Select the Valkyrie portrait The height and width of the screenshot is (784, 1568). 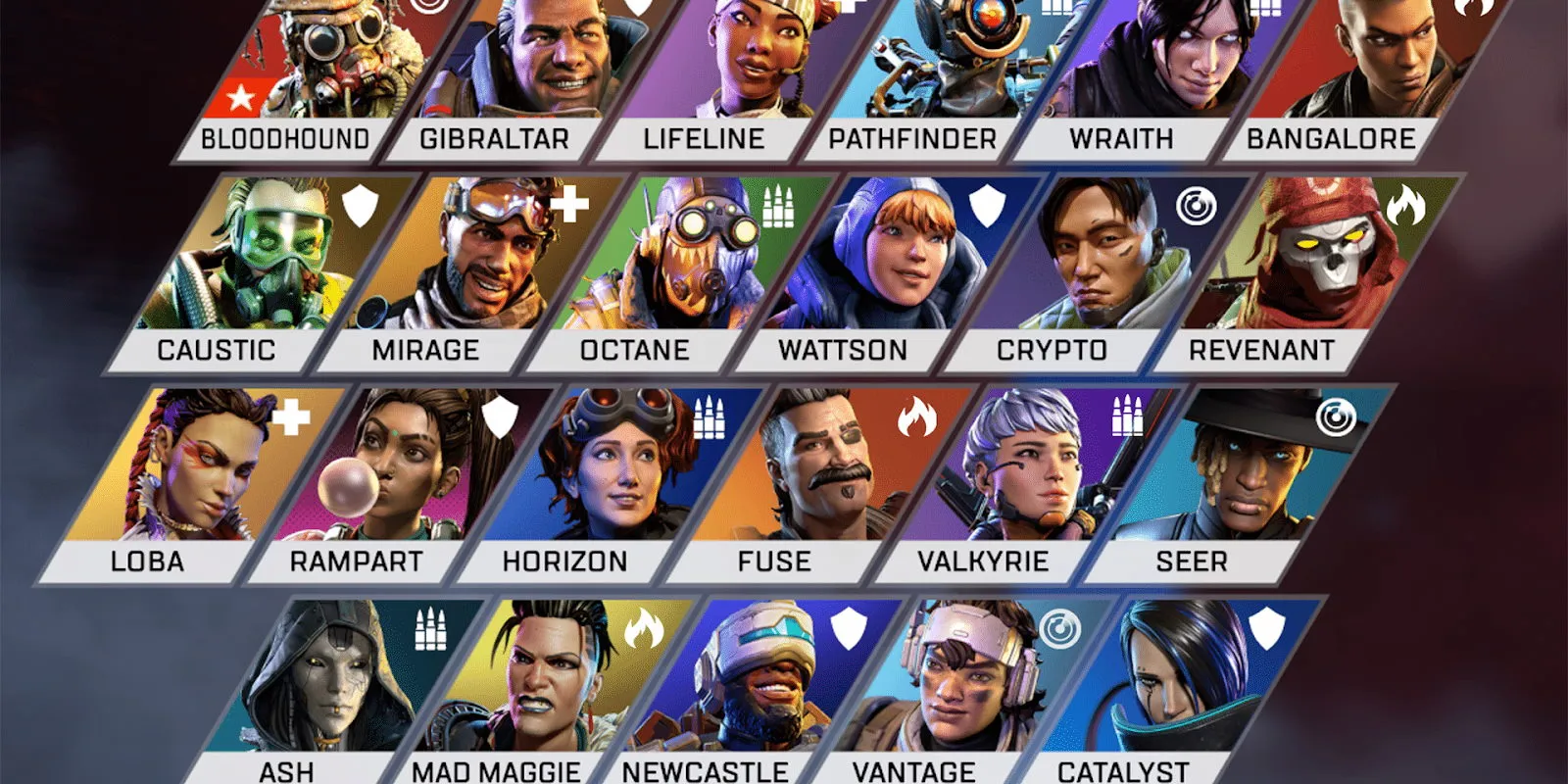pyautogui.click(x=1039, y=470)
